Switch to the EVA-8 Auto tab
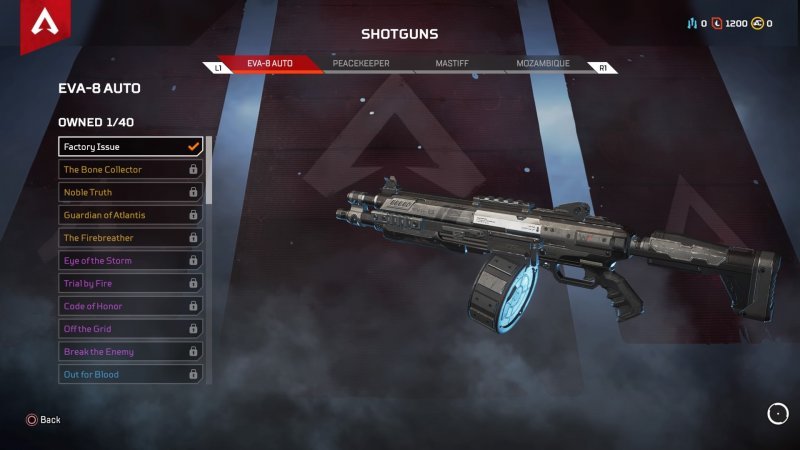The image size is (800, 450). coord(270,64)
